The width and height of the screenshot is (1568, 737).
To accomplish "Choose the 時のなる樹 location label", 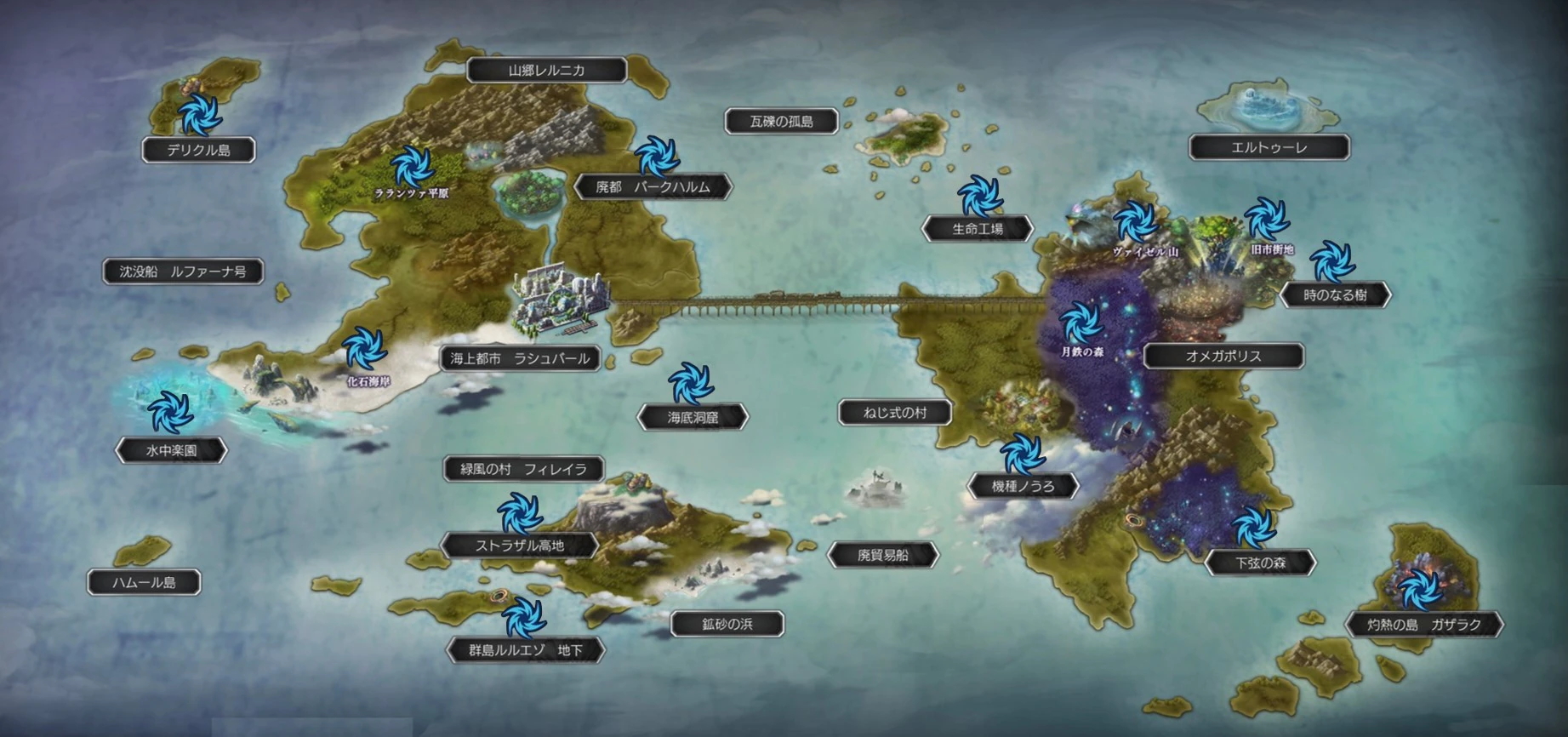I will [1335, 294].
